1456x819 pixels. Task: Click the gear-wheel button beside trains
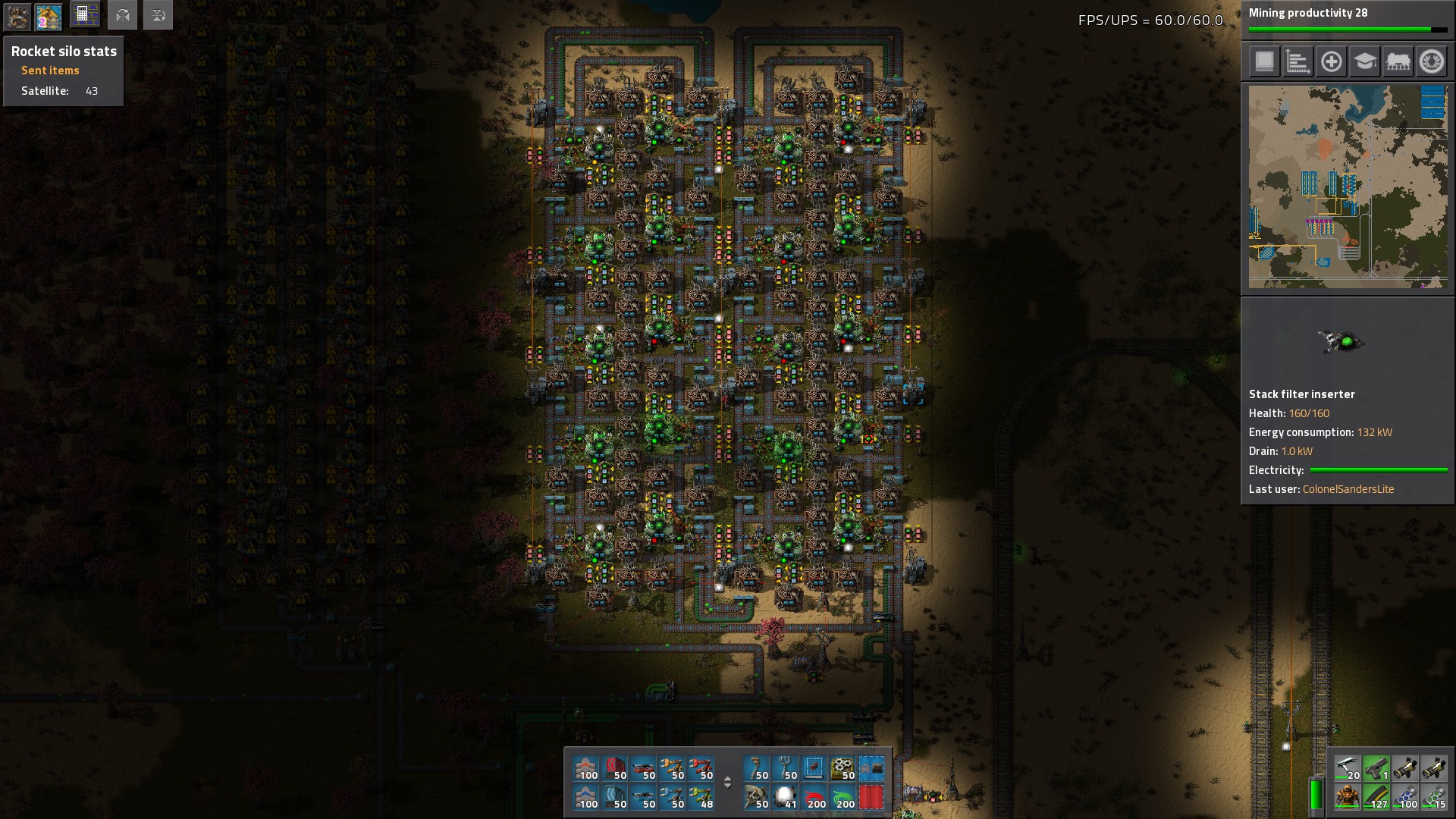click(1431, 61)
